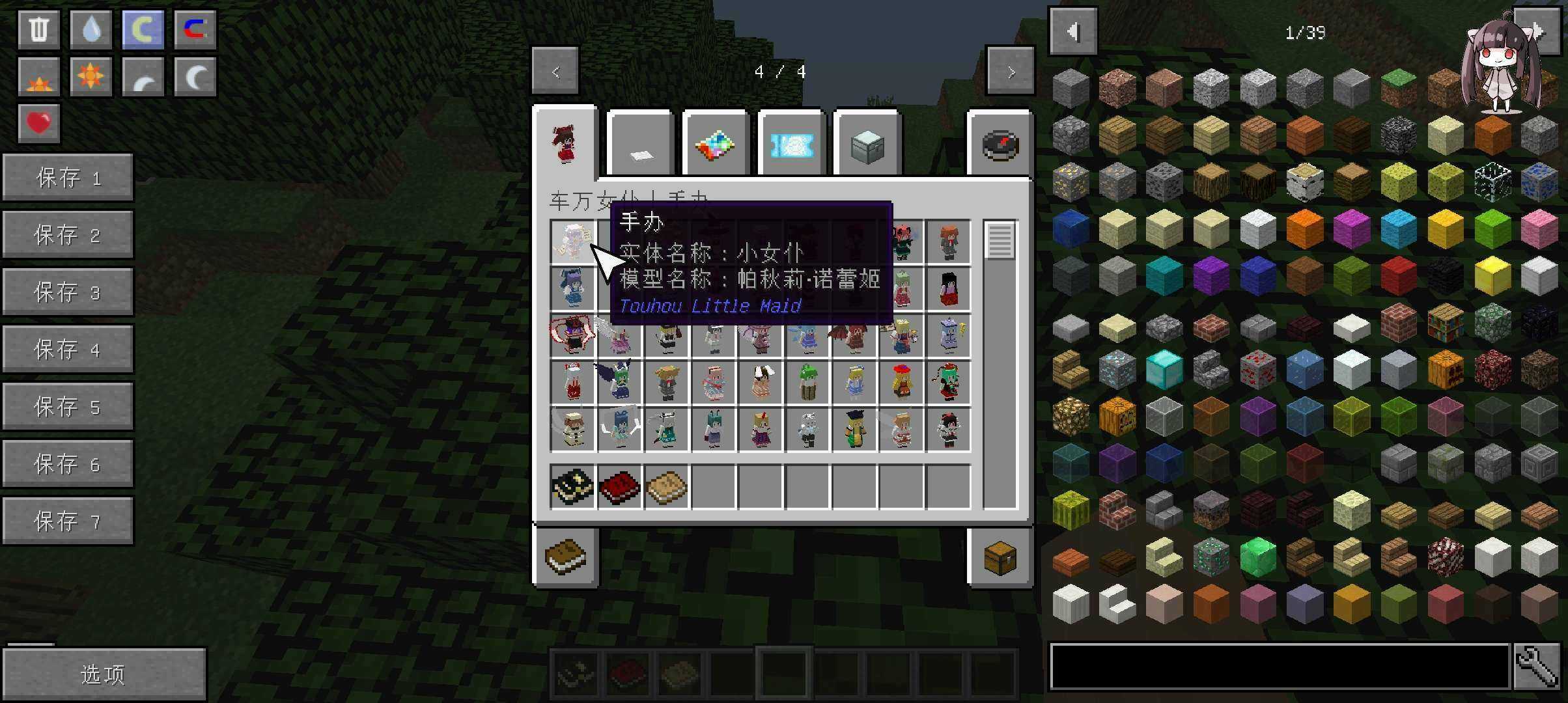Select the 保存 4 save slot button
Screen dimensions: 1568x703
(x=68, y=350)
